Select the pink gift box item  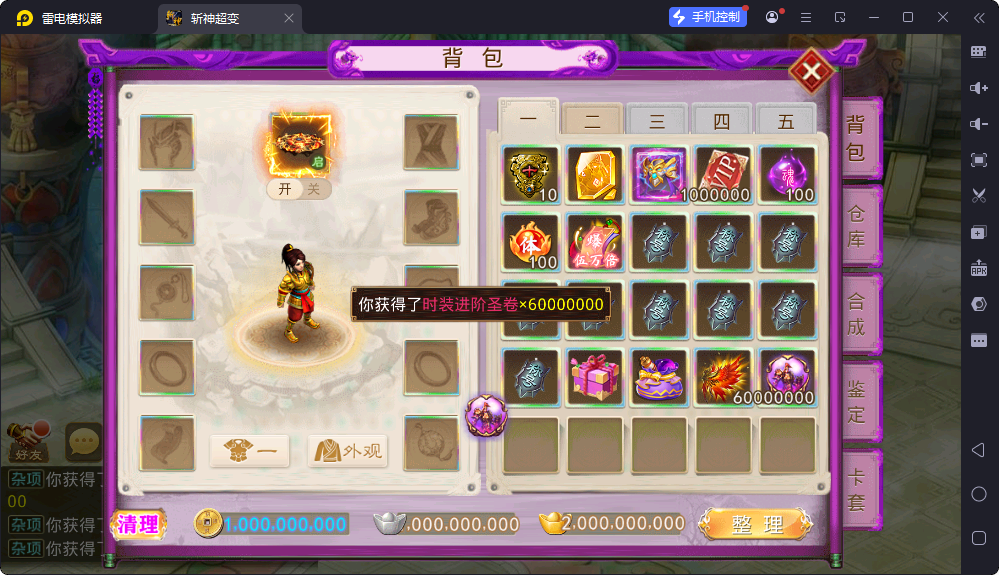pos(594,377)
